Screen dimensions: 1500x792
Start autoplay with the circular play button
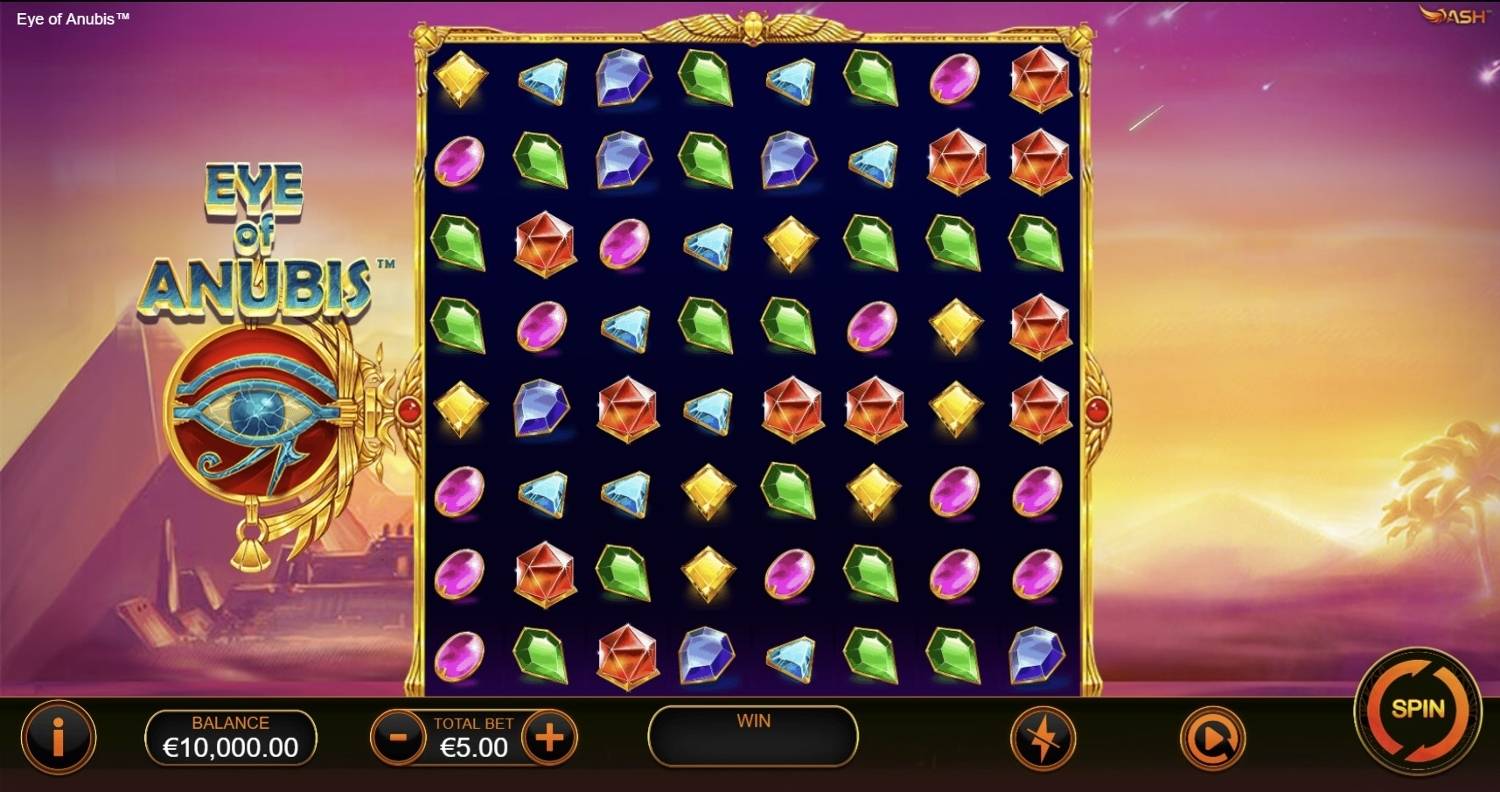tap(1211, 739)
